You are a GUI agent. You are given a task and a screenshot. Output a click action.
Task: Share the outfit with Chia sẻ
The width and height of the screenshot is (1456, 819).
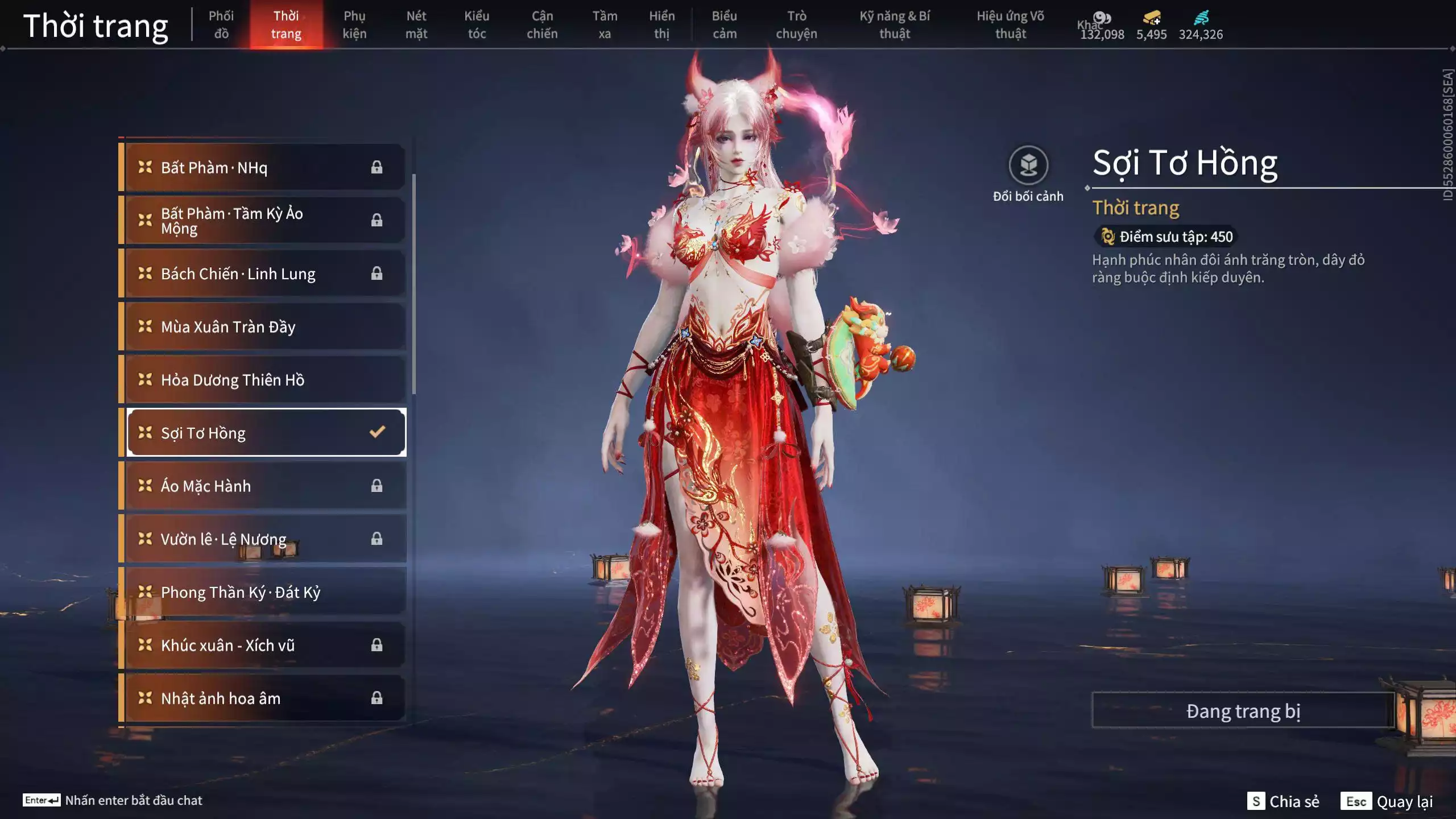(x=1284, y=801)
